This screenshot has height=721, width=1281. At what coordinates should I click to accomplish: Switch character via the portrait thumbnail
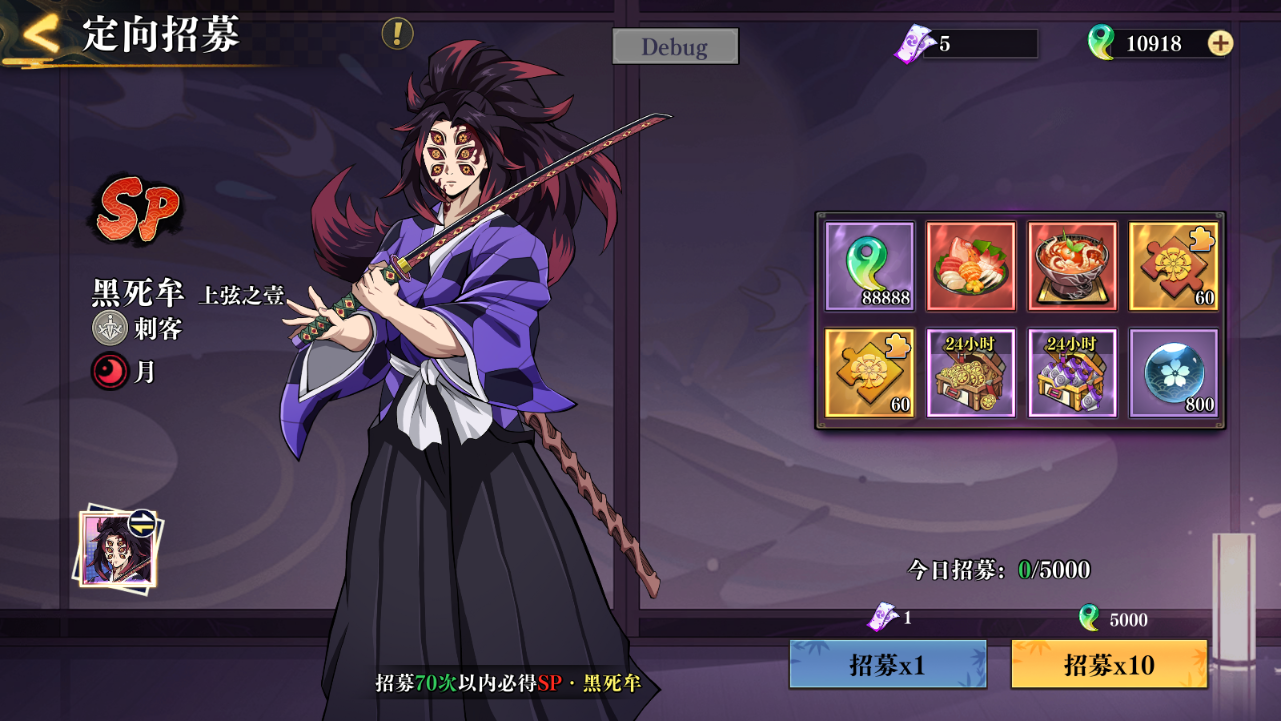(x=119, y=548)
